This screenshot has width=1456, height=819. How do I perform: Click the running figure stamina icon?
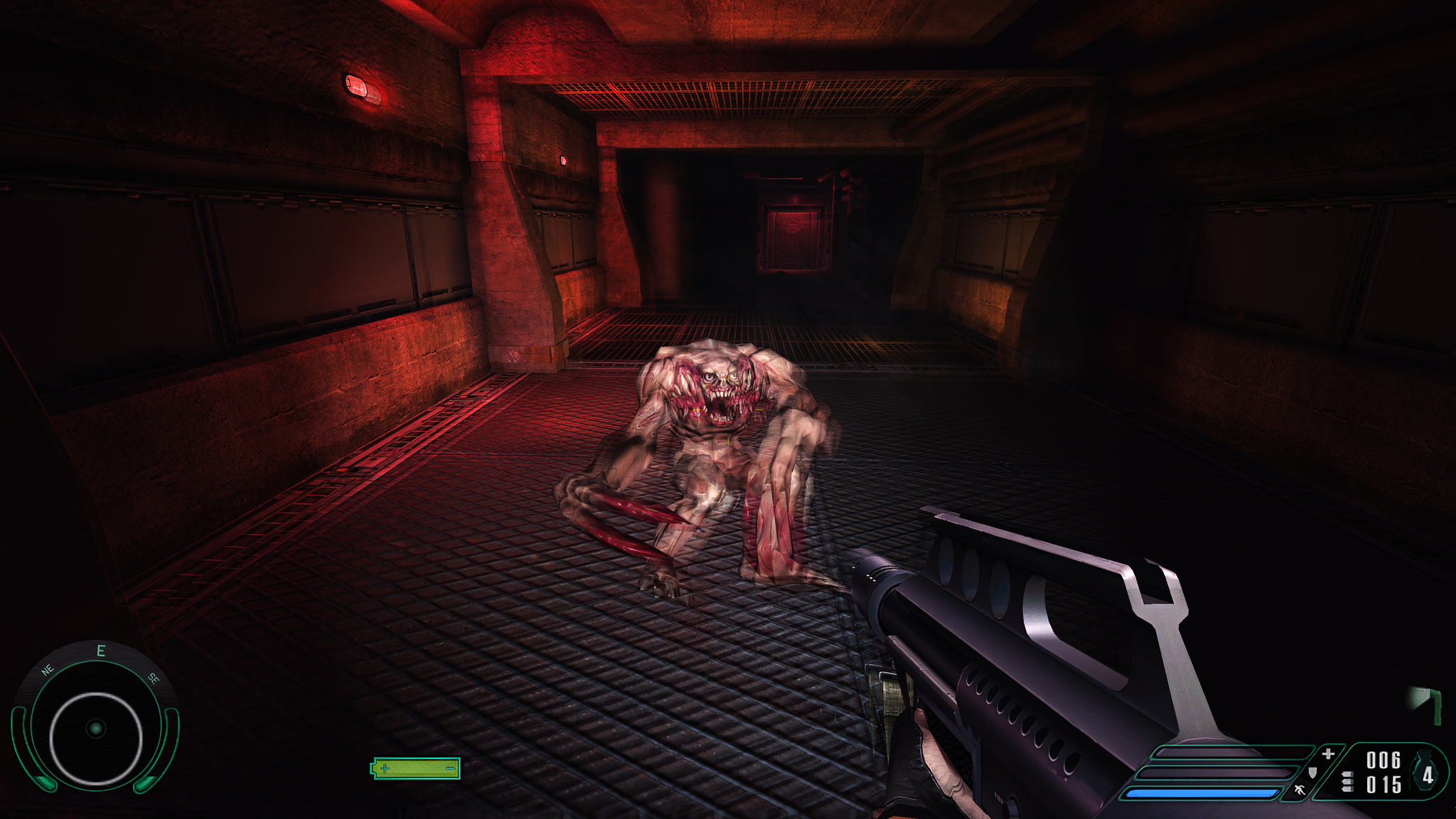pyautogui.click(x=1300, y=788)
